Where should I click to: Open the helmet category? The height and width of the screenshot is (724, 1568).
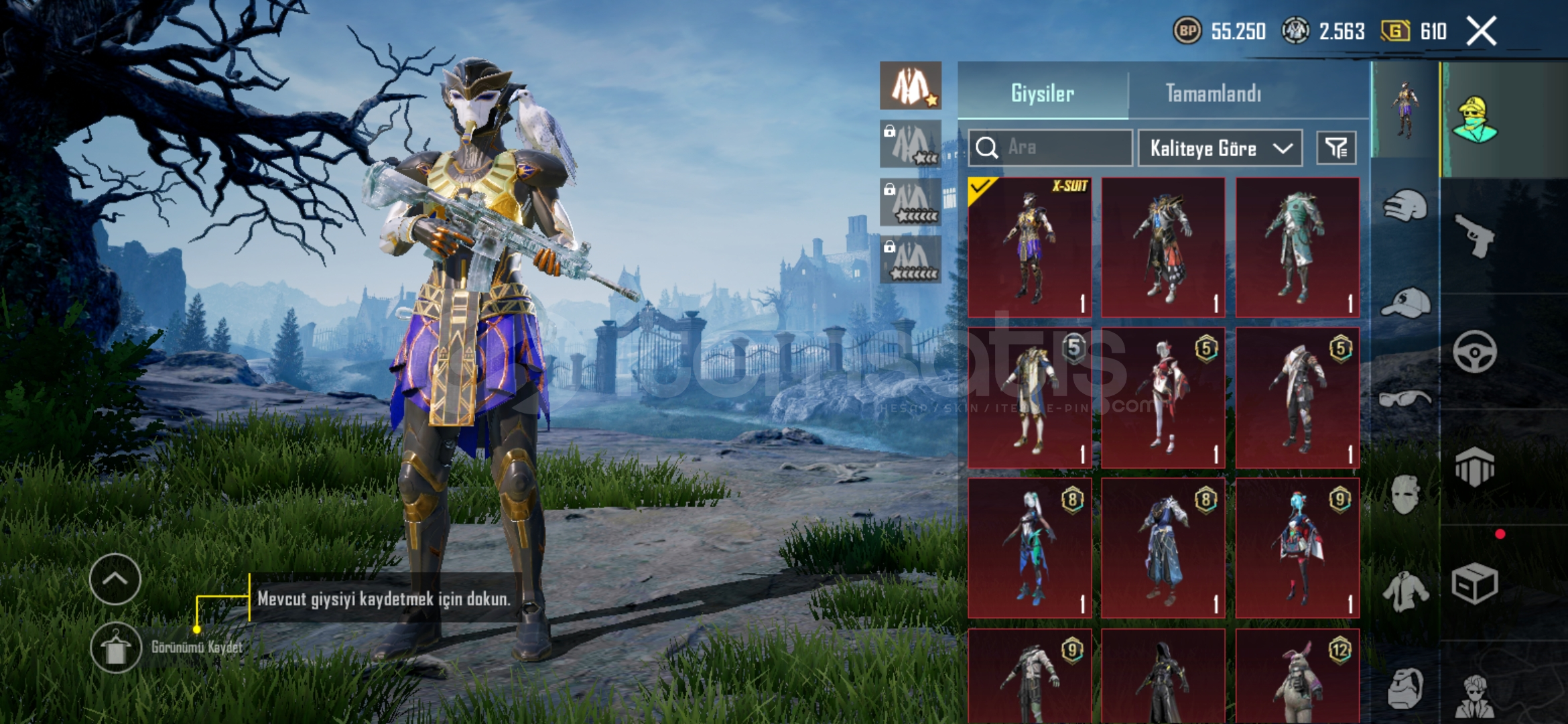(x=1405, y=206)
